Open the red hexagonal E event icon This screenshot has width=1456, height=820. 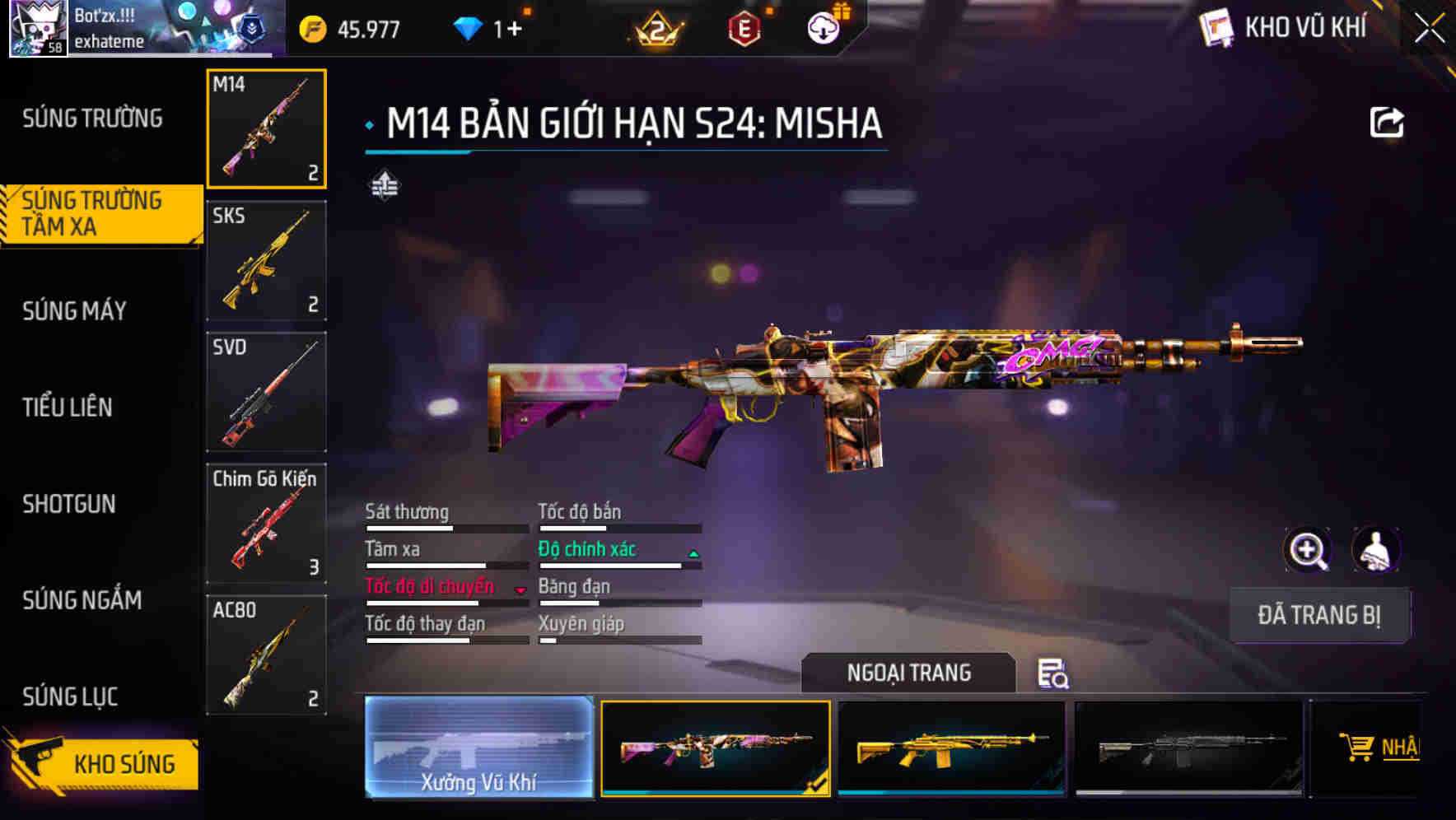tap(745, 27)
